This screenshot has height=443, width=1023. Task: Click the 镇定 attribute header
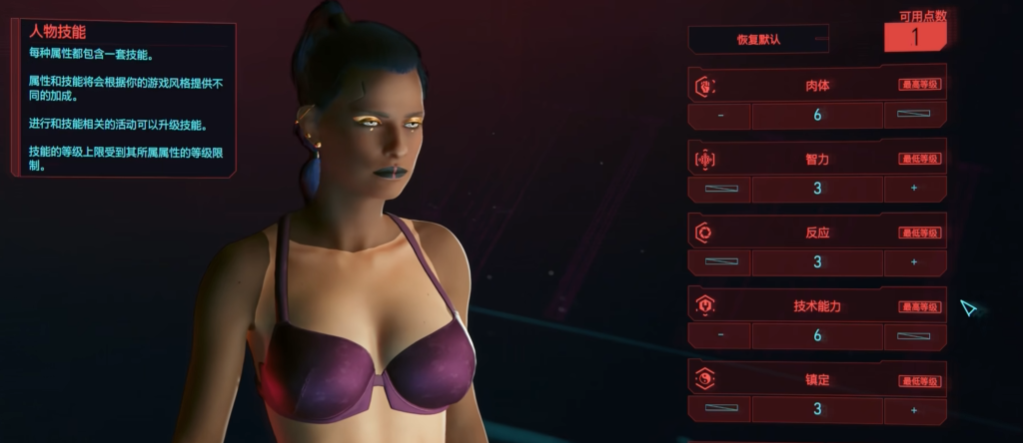coord(816,380)
